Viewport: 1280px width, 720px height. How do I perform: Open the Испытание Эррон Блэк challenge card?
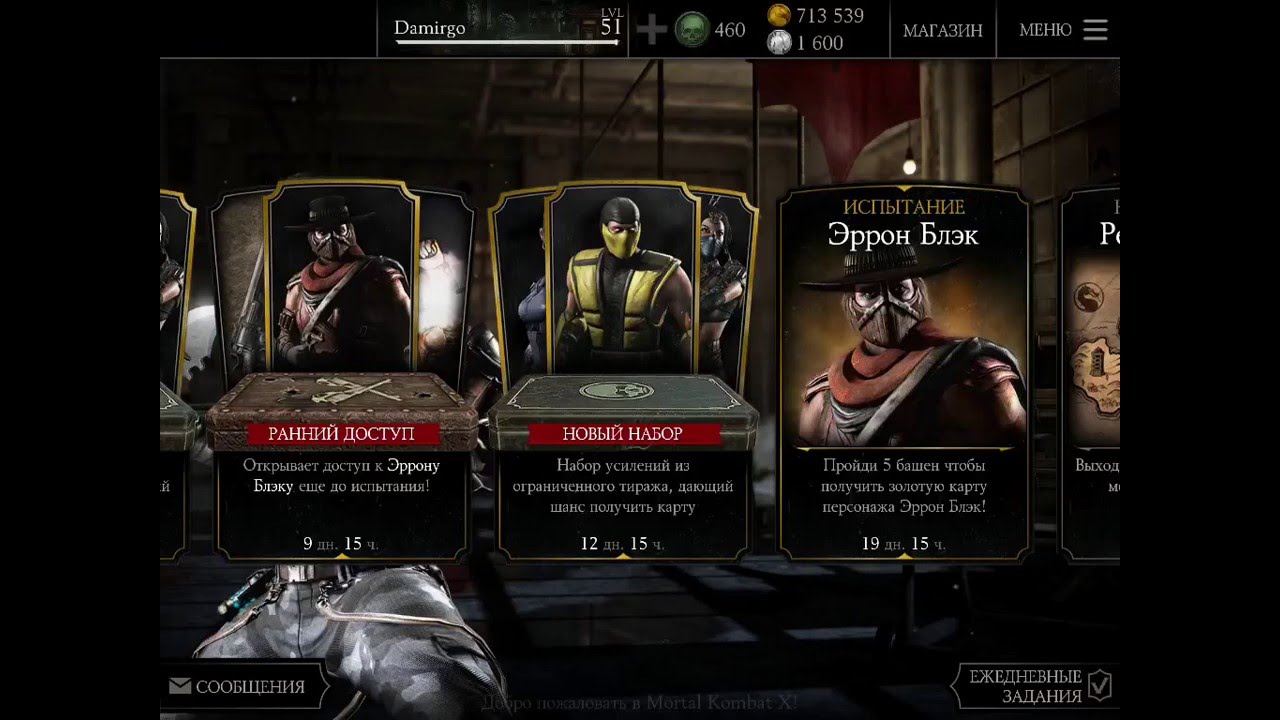[x=903, y=370]
